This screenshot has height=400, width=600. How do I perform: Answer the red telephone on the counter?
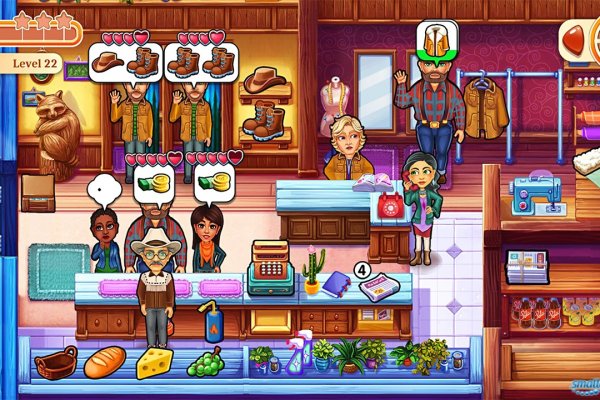(x=390, y=208)
